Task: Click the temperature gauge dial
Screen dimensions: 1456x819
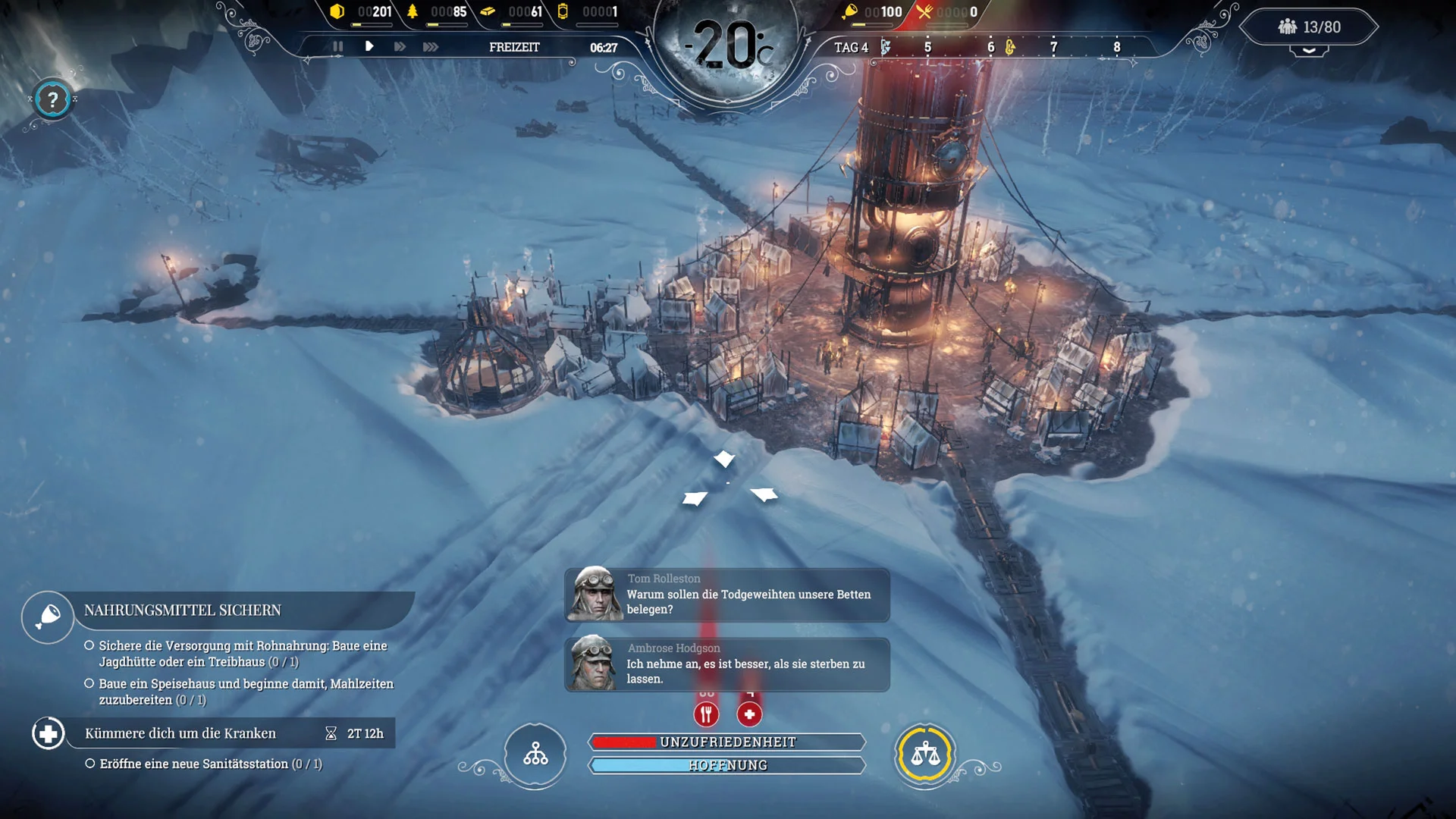Action: click(x=726, y=45)
